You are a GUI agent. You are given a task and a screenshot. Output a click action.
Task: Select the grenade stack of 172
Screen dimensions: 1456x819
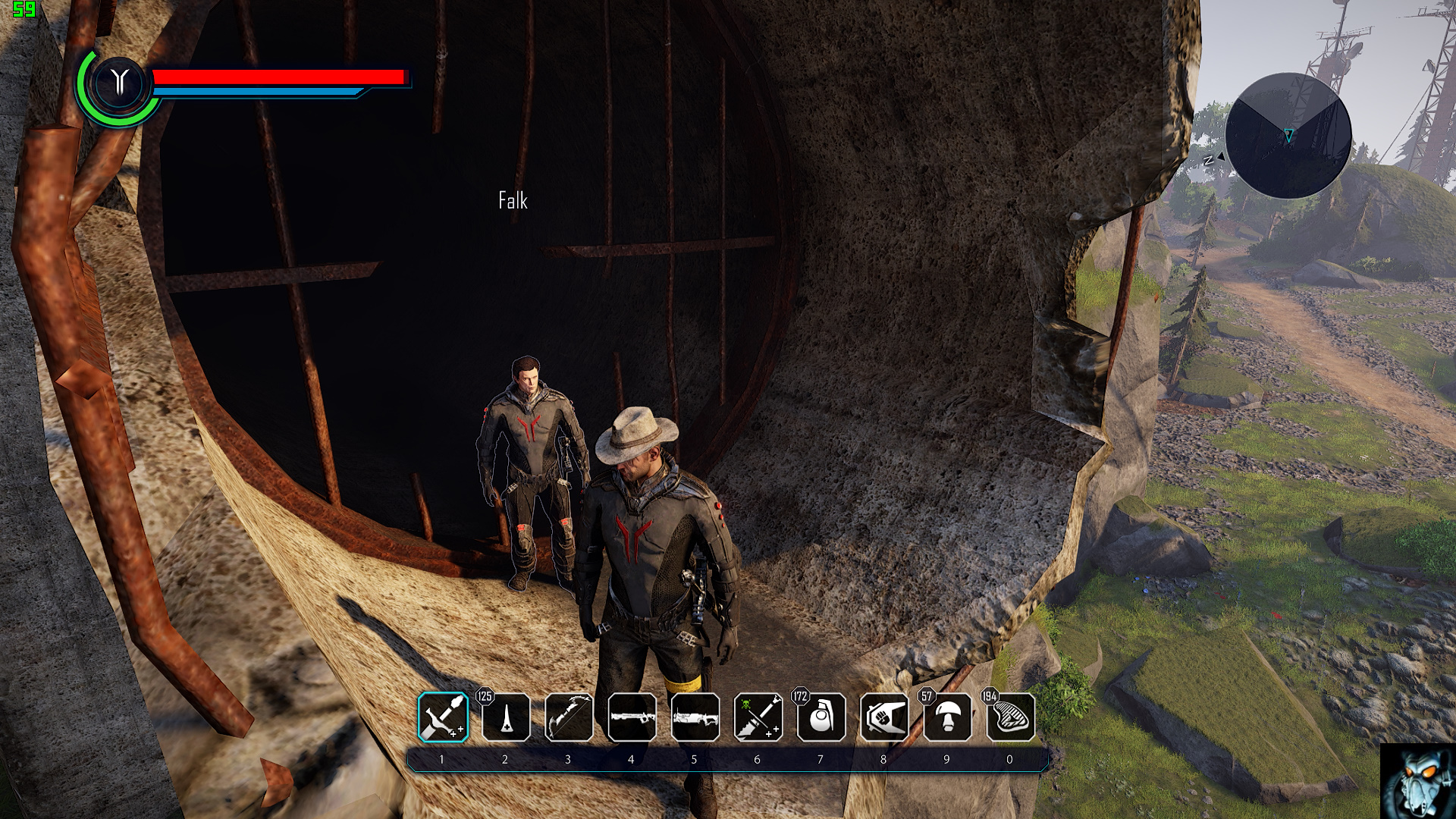tap(821, 717)
